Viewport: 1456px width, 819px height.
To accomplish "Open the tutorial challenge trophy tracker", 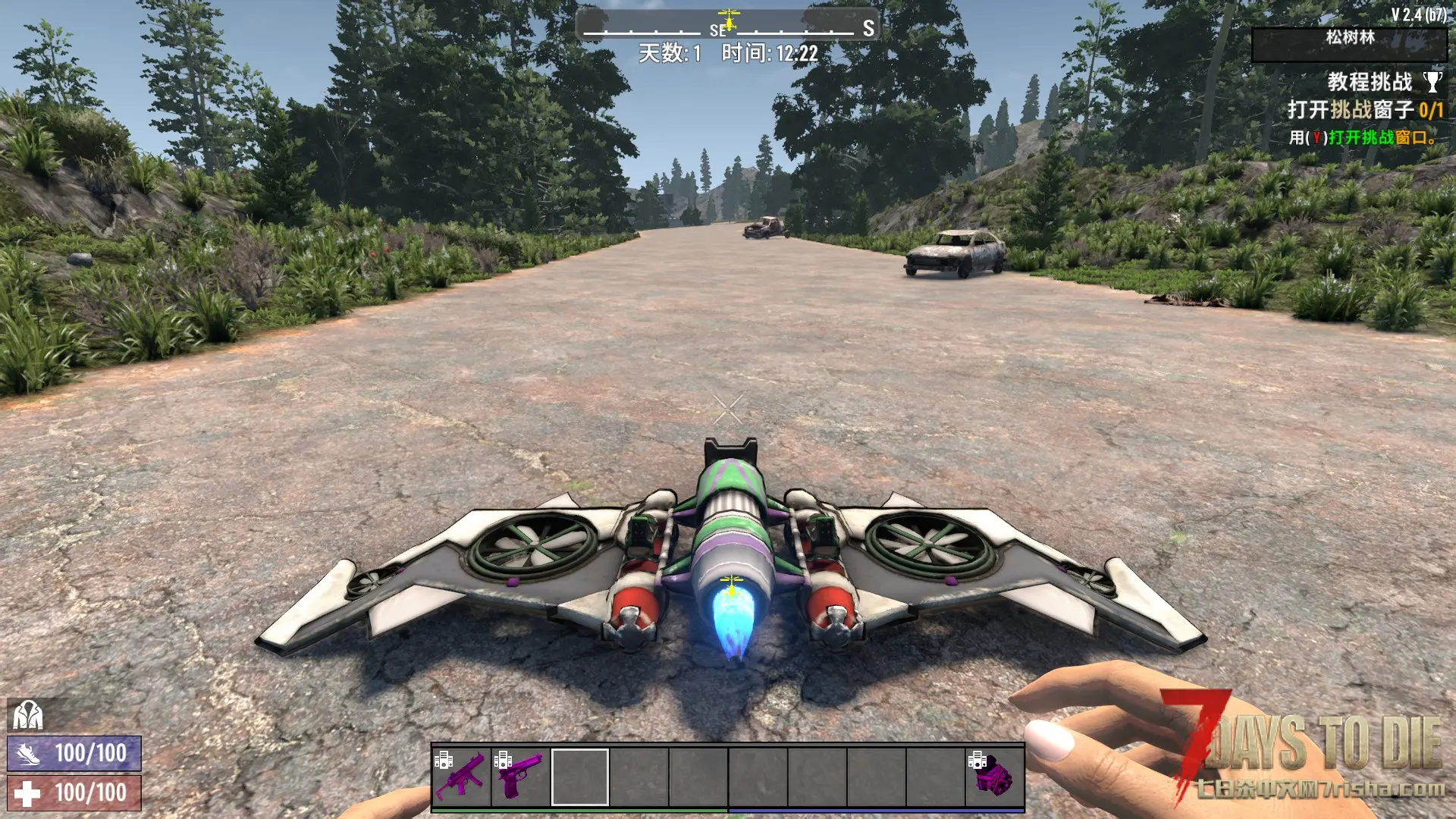I will (1432, 82).
